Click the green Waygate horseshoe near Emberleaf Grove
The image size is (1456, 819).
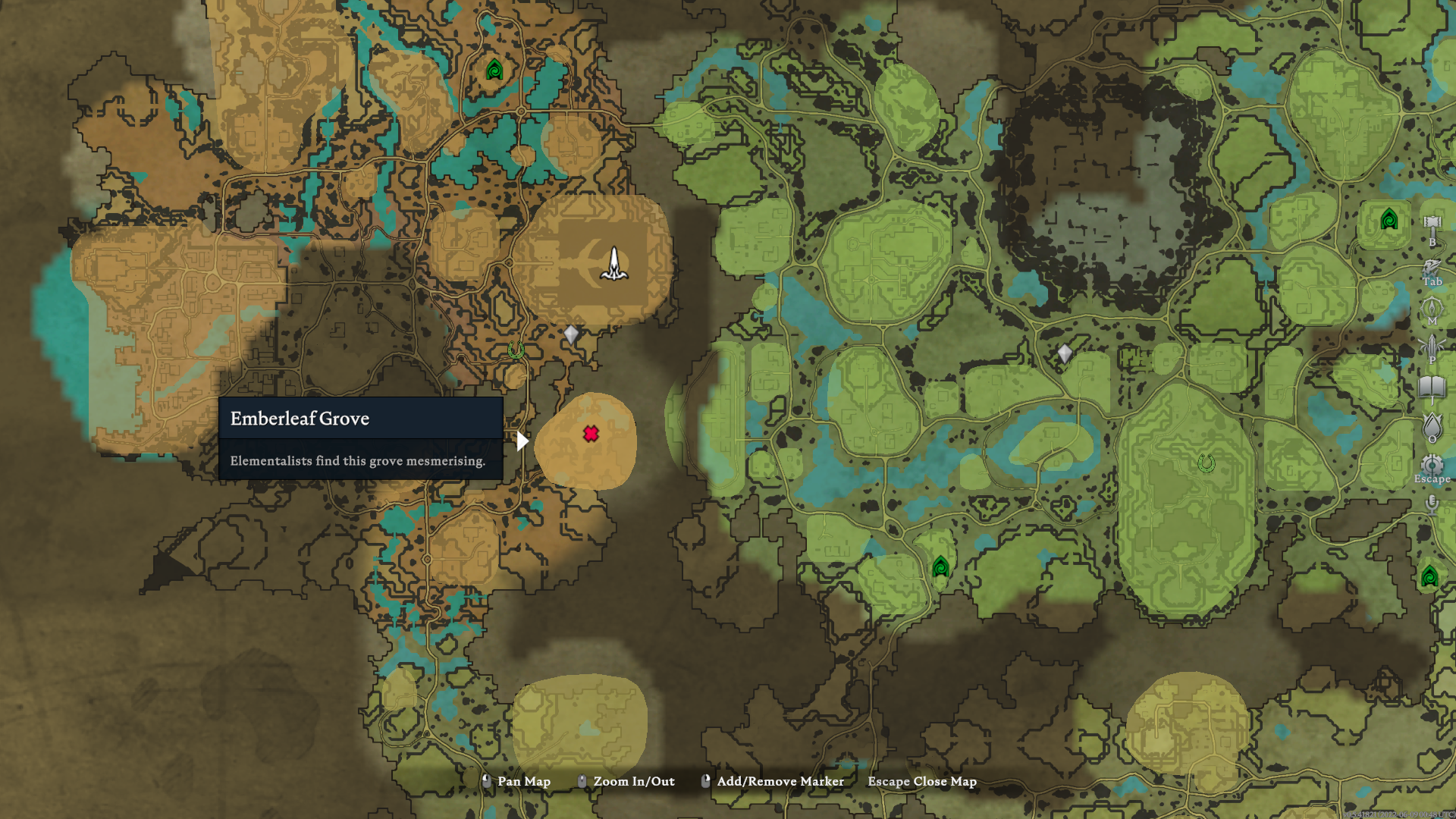[x=515, y=349]
